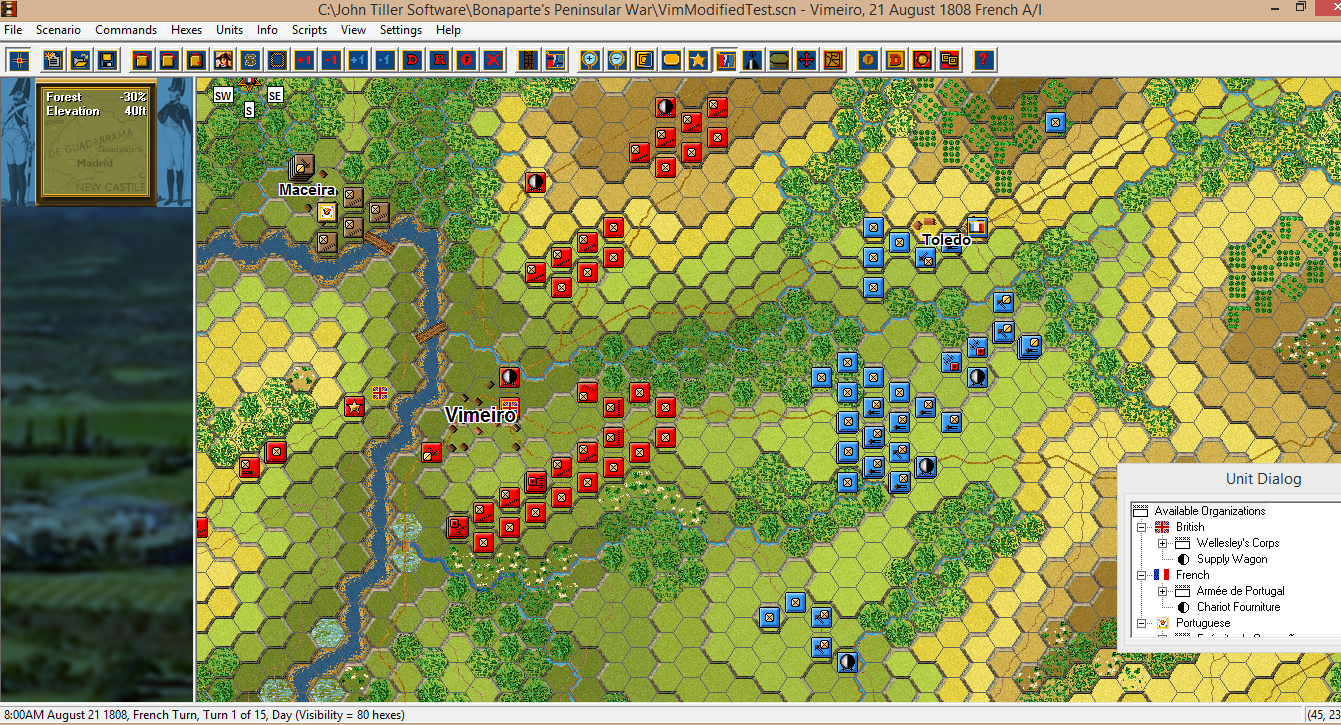Select Supply Wagon in the Unit Dialog

click(x=1233, y=558)
